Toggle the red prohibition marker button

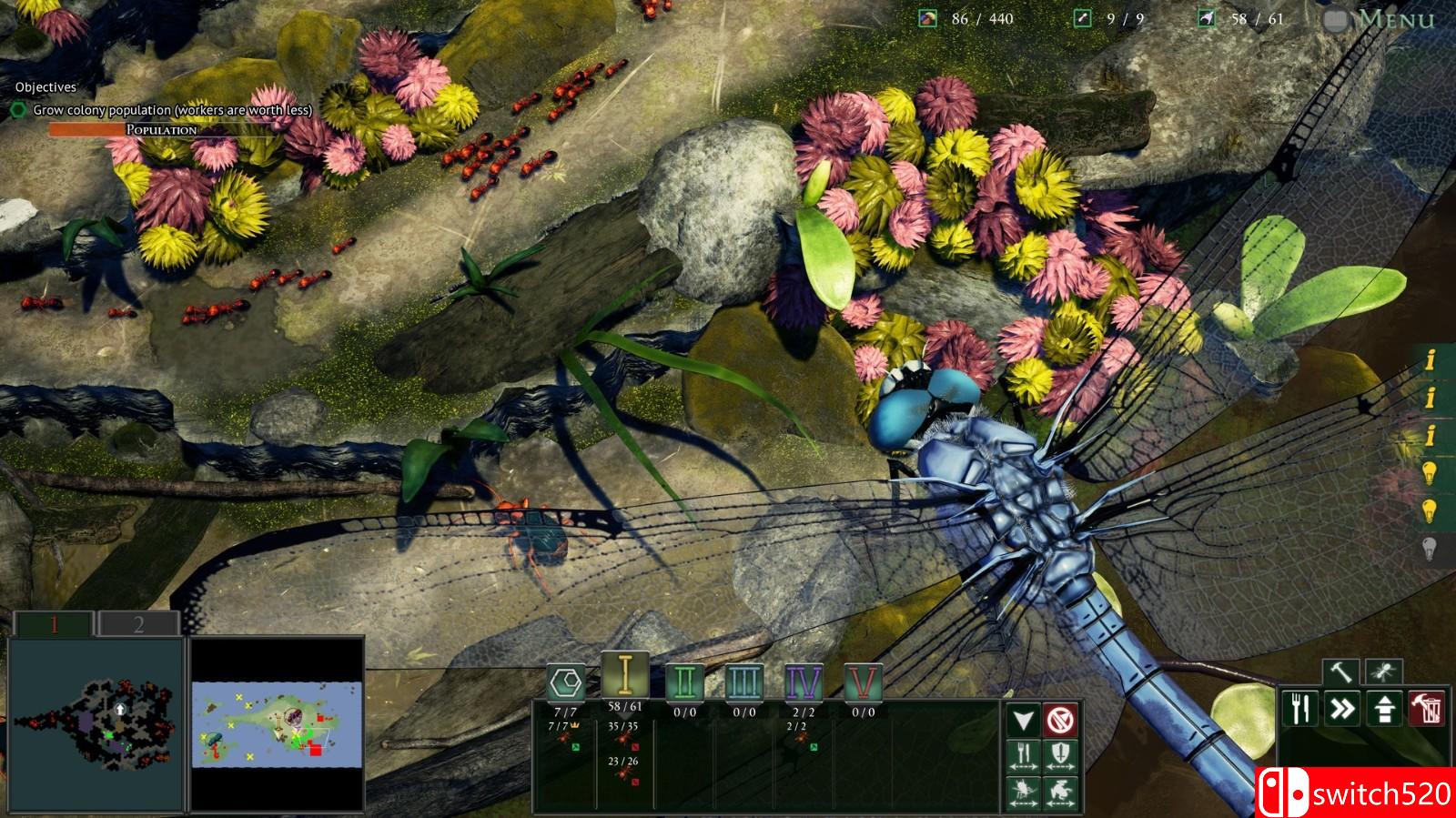[1061, 719]
